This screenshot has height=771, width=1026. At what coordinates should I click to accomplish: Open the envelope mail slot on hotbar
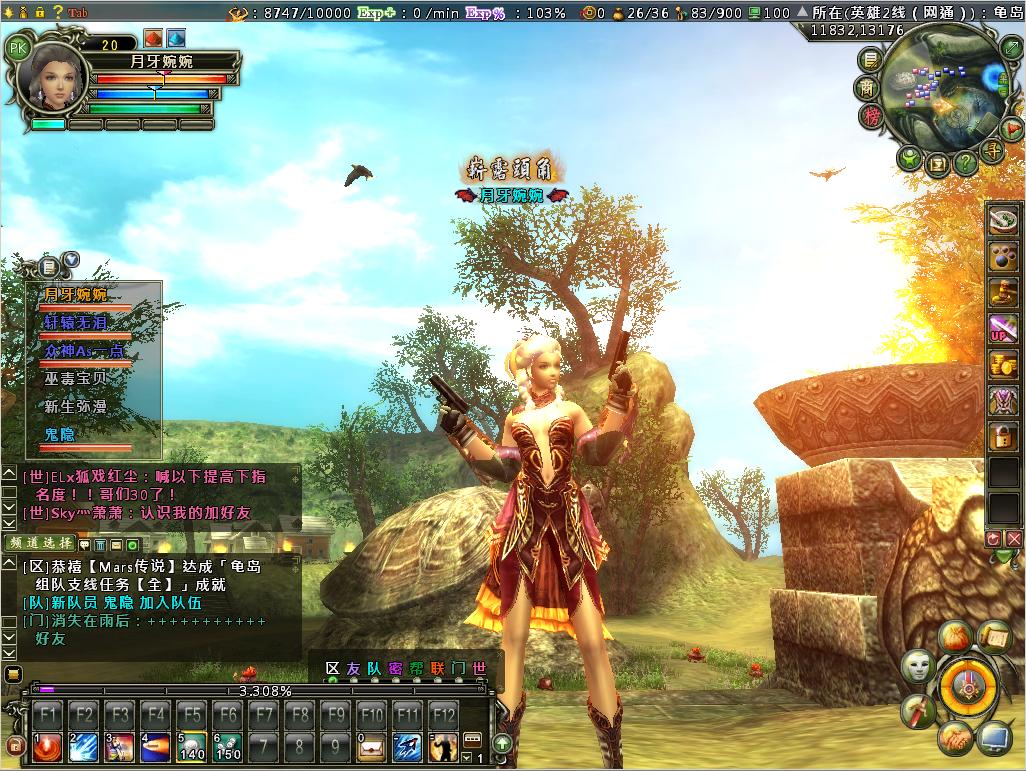coord(371,745)
